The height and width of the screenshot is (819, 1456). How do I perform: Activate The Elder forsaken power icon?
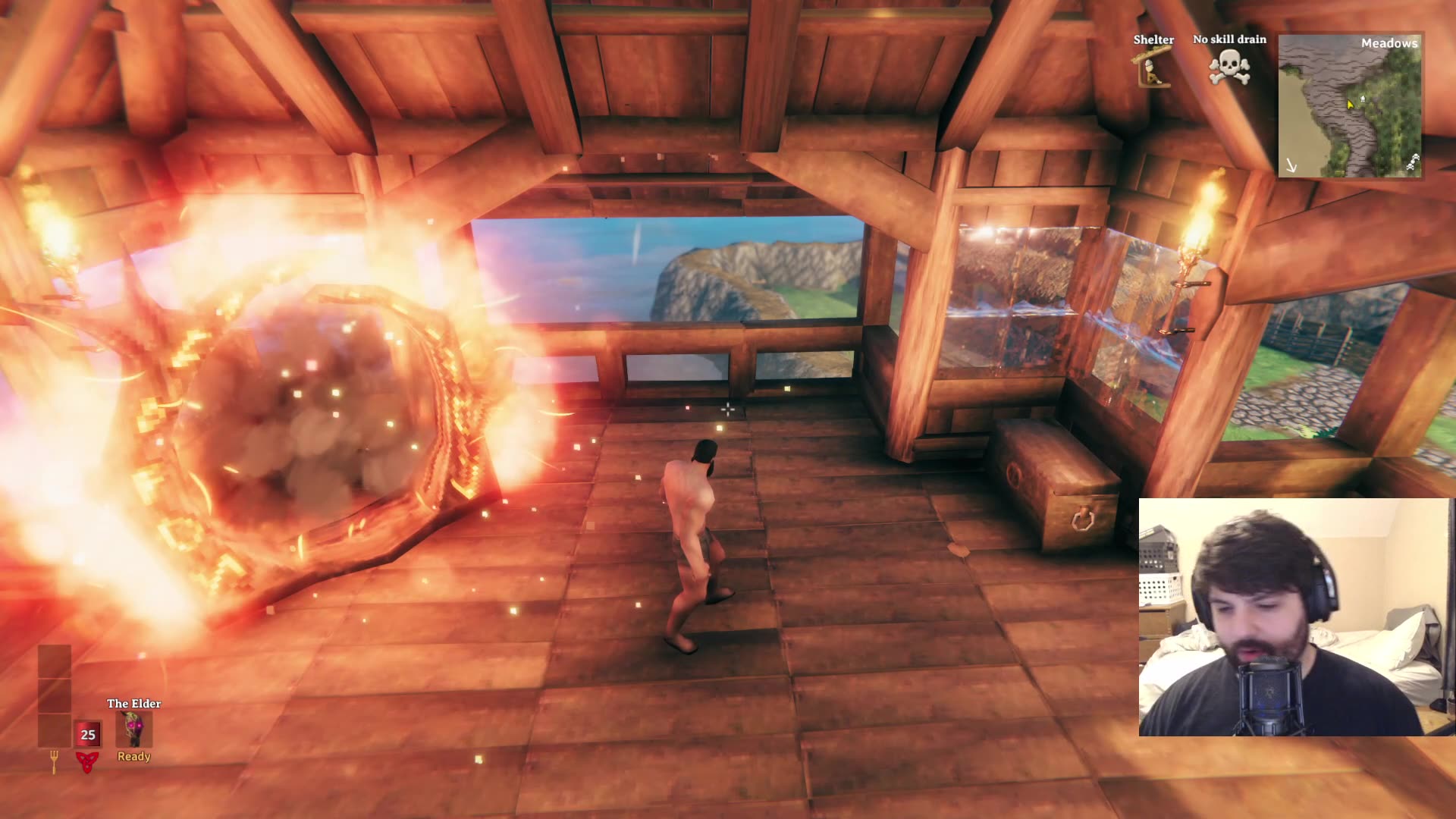(x=134, y=730)
